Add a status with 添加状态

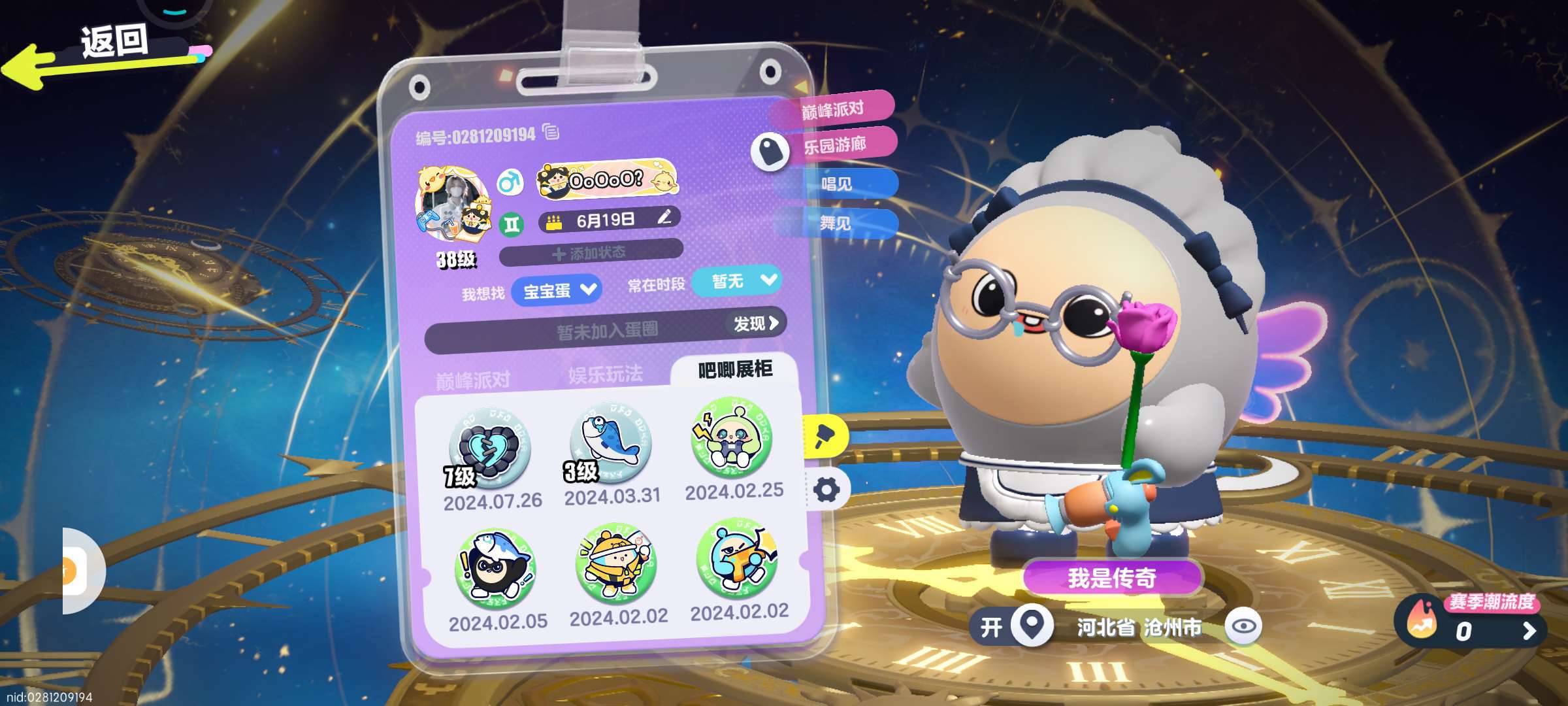click(x=591, y=253)
